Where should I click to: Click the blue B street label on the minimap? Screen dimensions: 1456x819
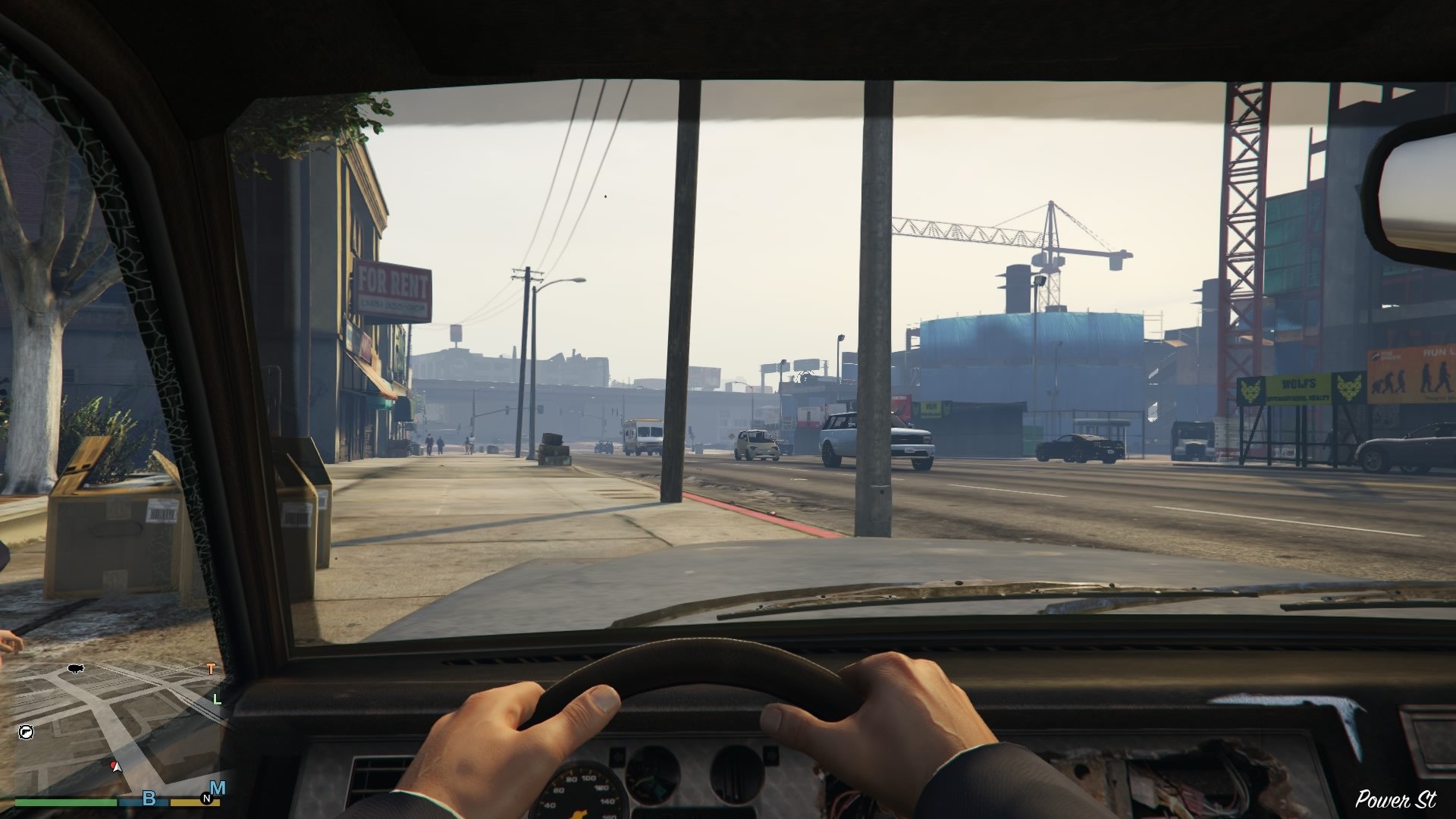click(149, 797)
